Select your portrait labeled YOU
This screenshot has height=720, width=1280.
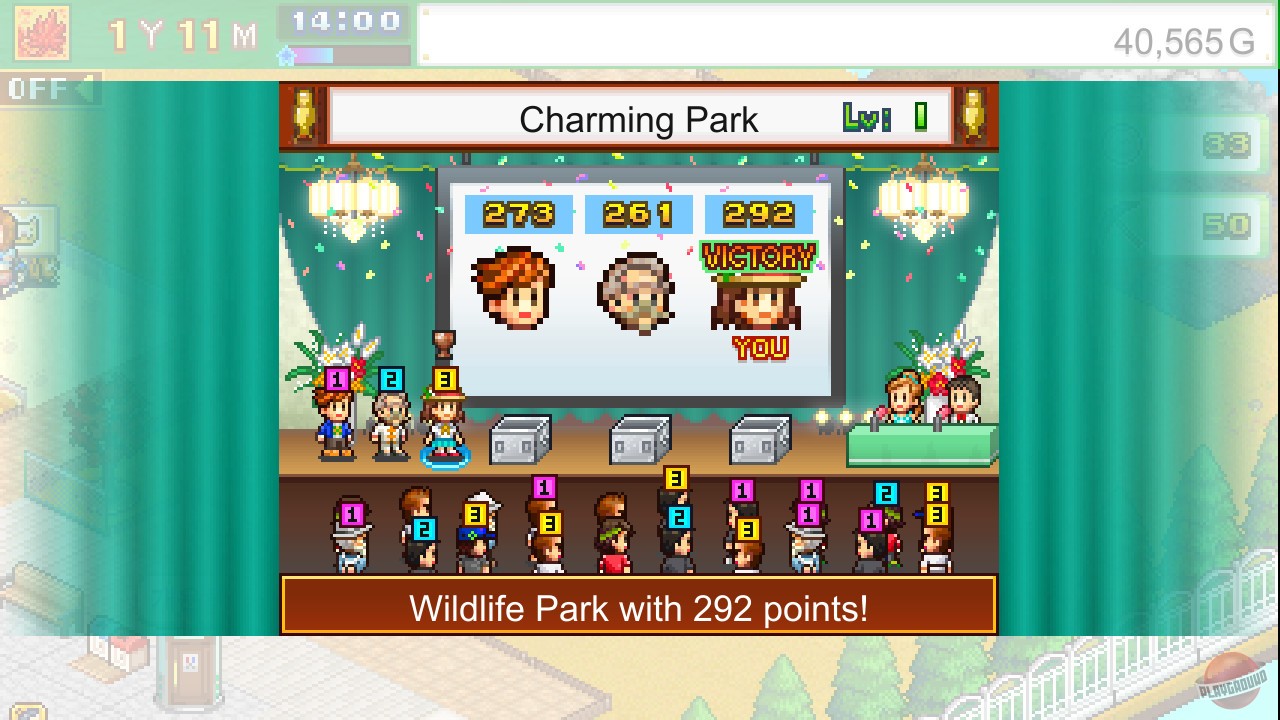pyautogui.click(x=757, y=300)
